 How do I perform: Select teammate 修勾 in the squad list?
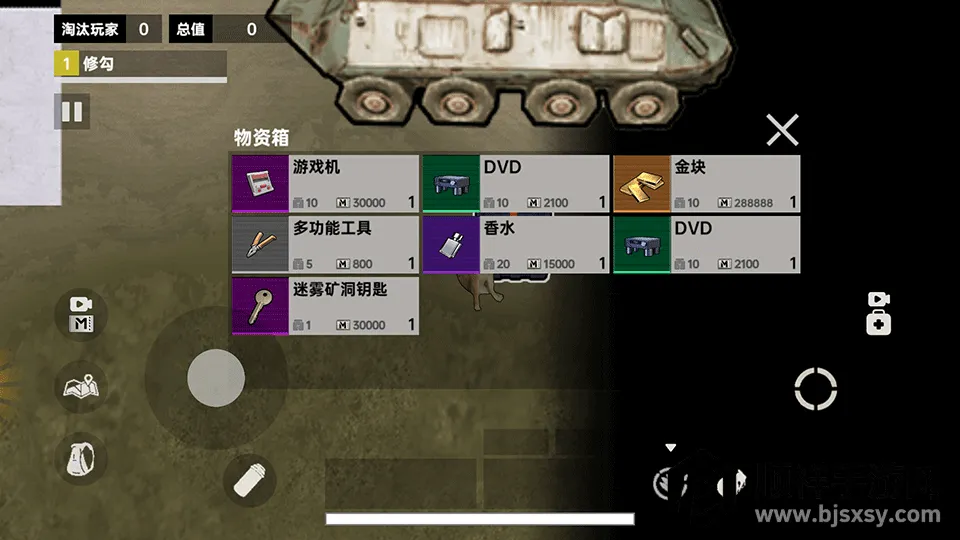tap(140, 65)
